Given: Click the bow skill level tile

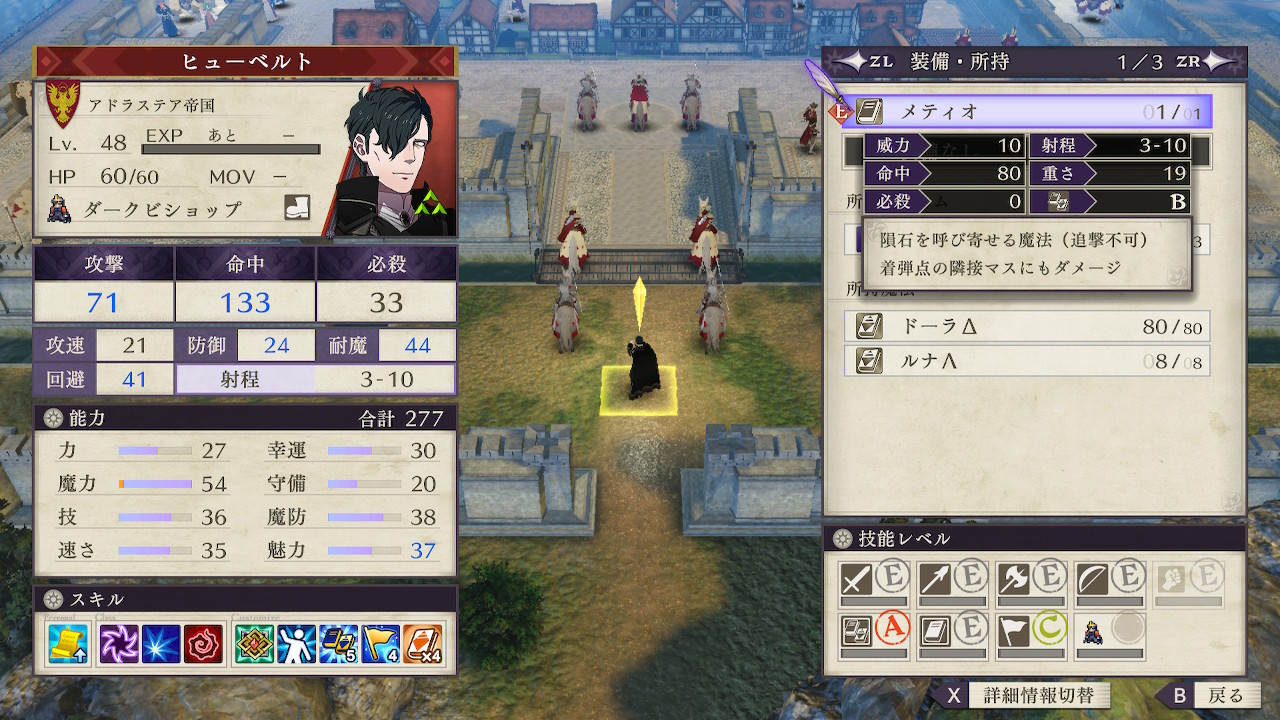Looking at the screenshot, I should 1109,580.
